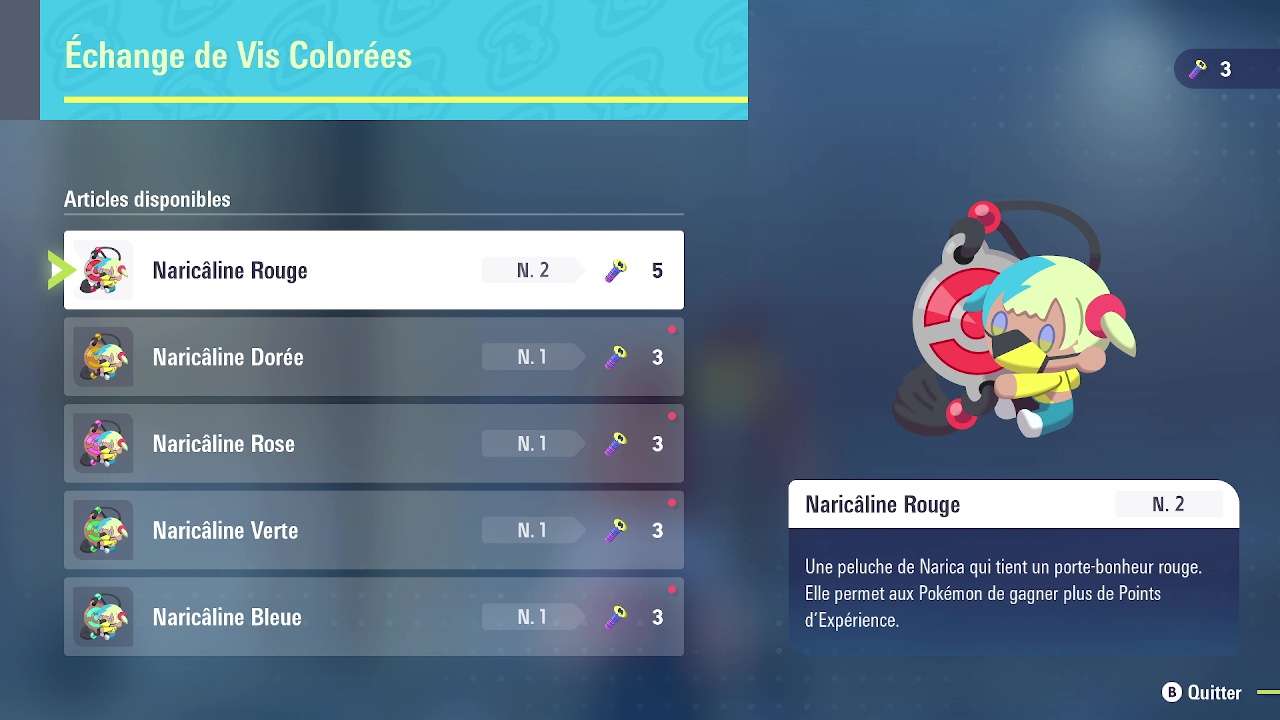Open the N. 1 badge on Naricâline Dorée

532,356
